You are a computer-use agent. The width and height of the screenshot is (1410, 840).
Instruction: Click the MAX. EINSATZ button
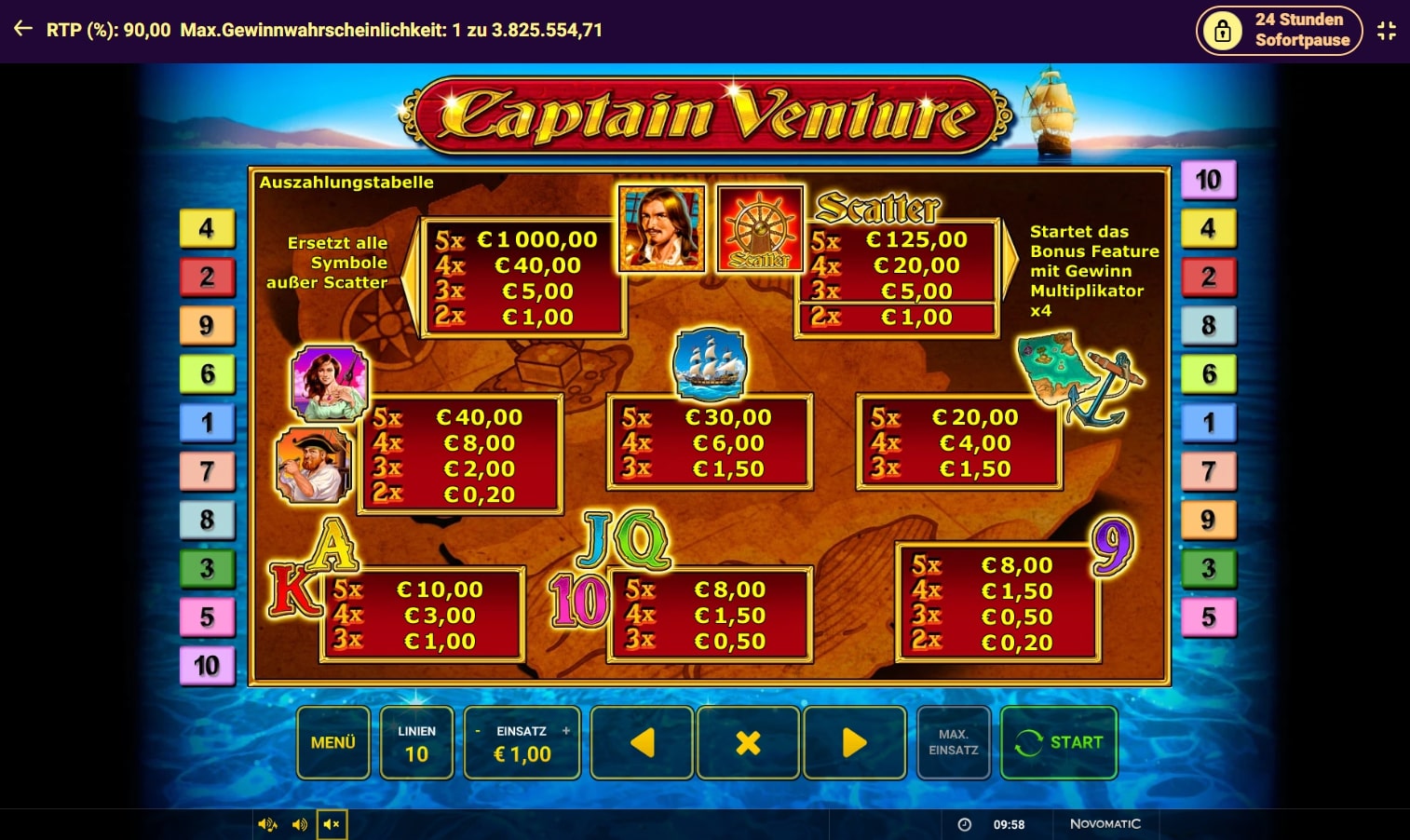953,742
